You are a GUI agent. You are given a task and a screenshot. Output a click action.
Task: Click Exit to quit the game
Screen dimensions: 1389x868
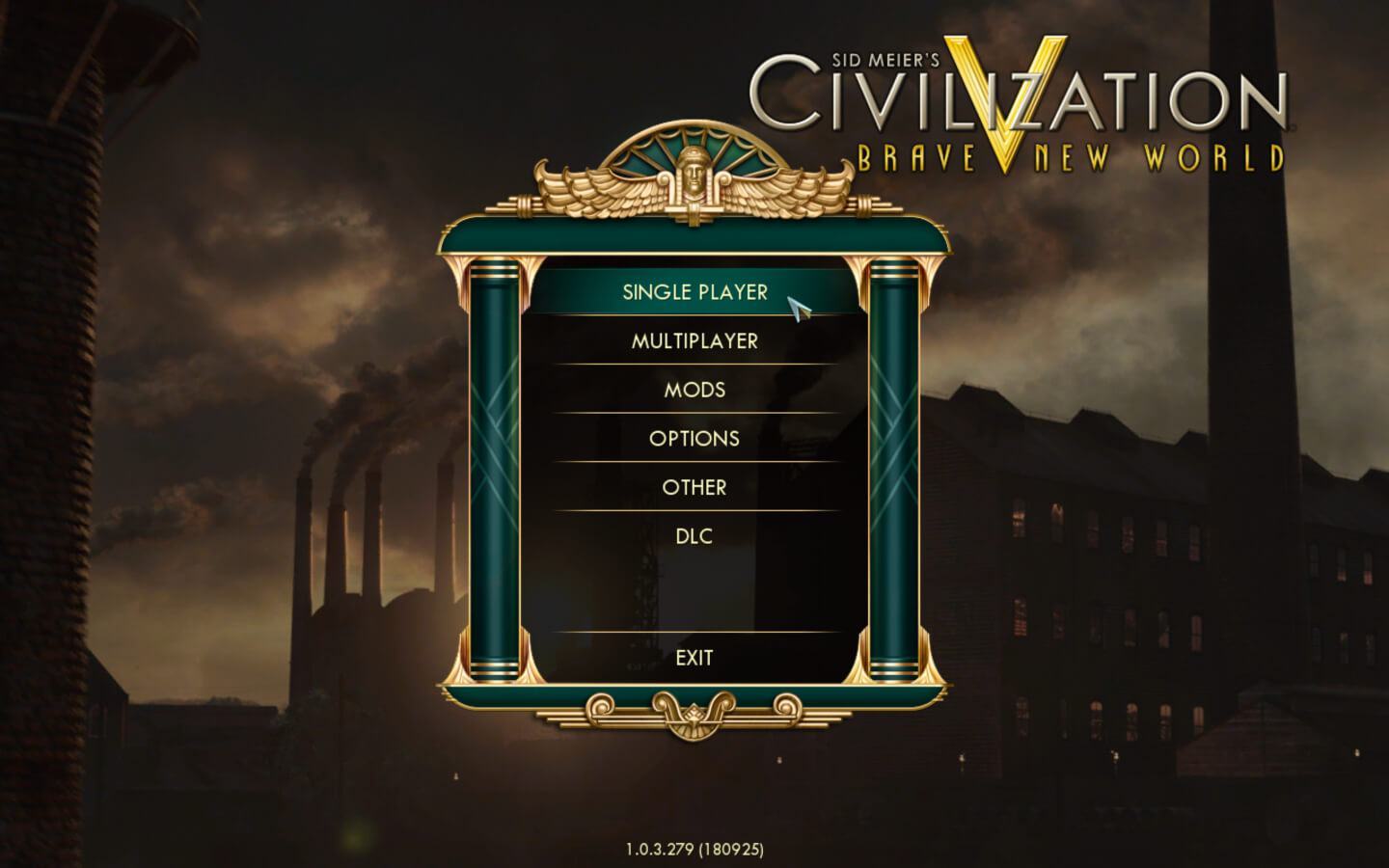pyautogui.click(x=694, y=658)
